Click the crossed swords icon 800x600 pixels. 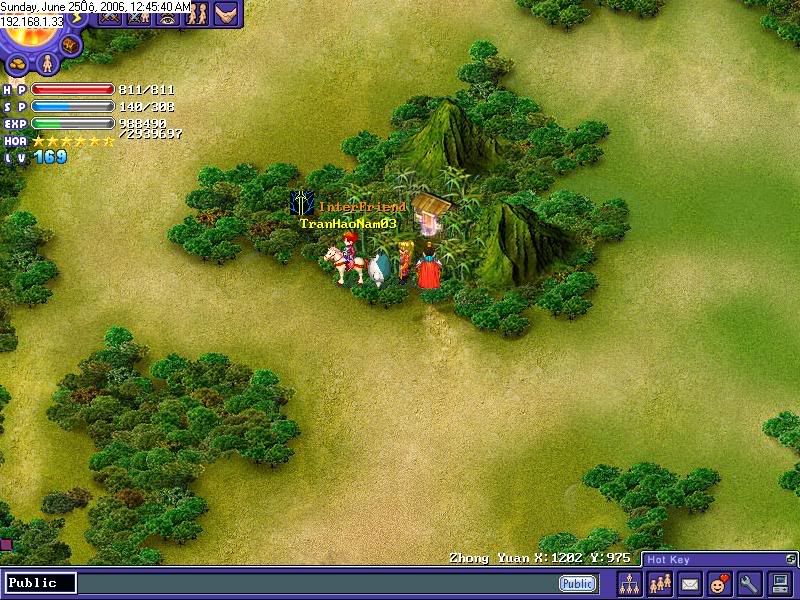click(108, 15)
